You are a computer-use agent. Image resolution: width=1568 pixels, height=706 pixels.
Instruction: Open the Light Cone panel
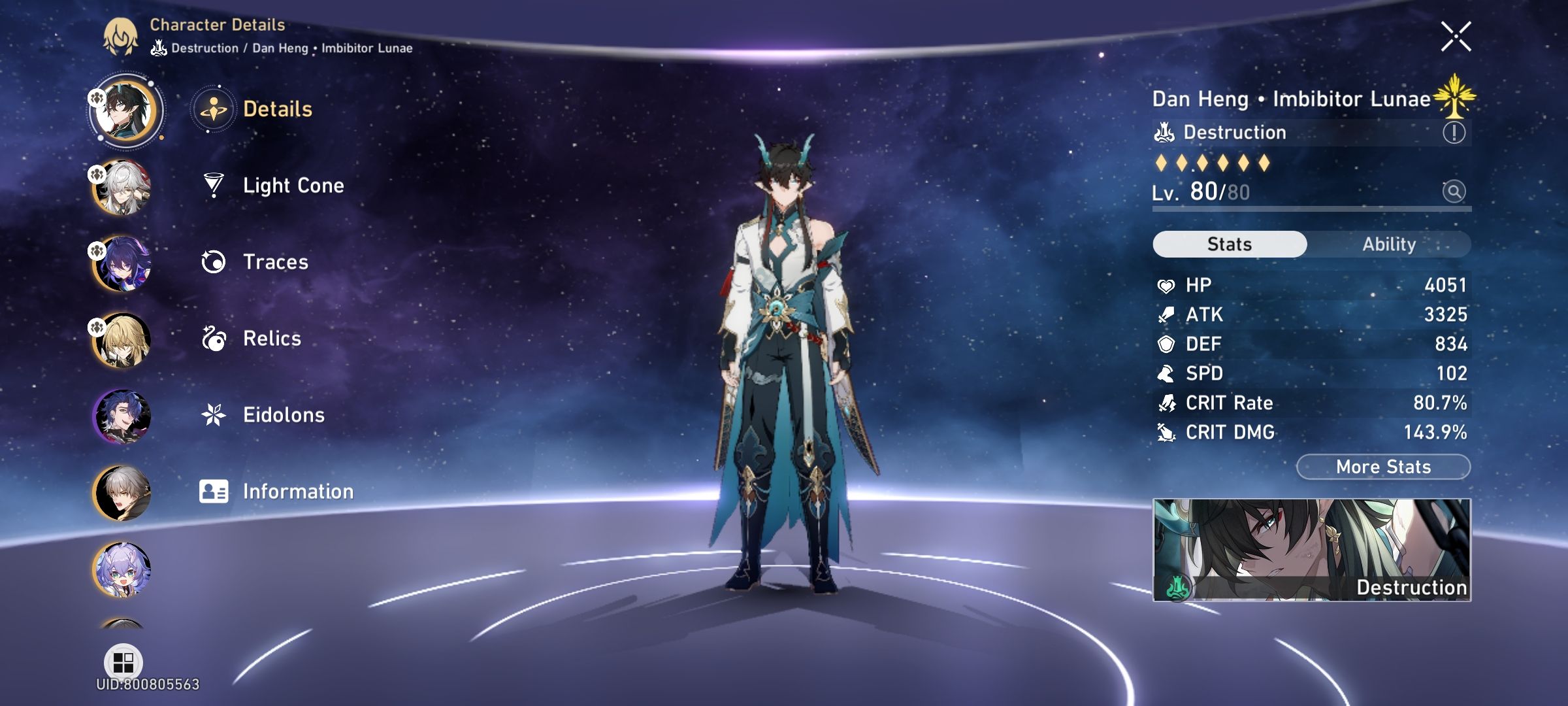tap(293, 185)
